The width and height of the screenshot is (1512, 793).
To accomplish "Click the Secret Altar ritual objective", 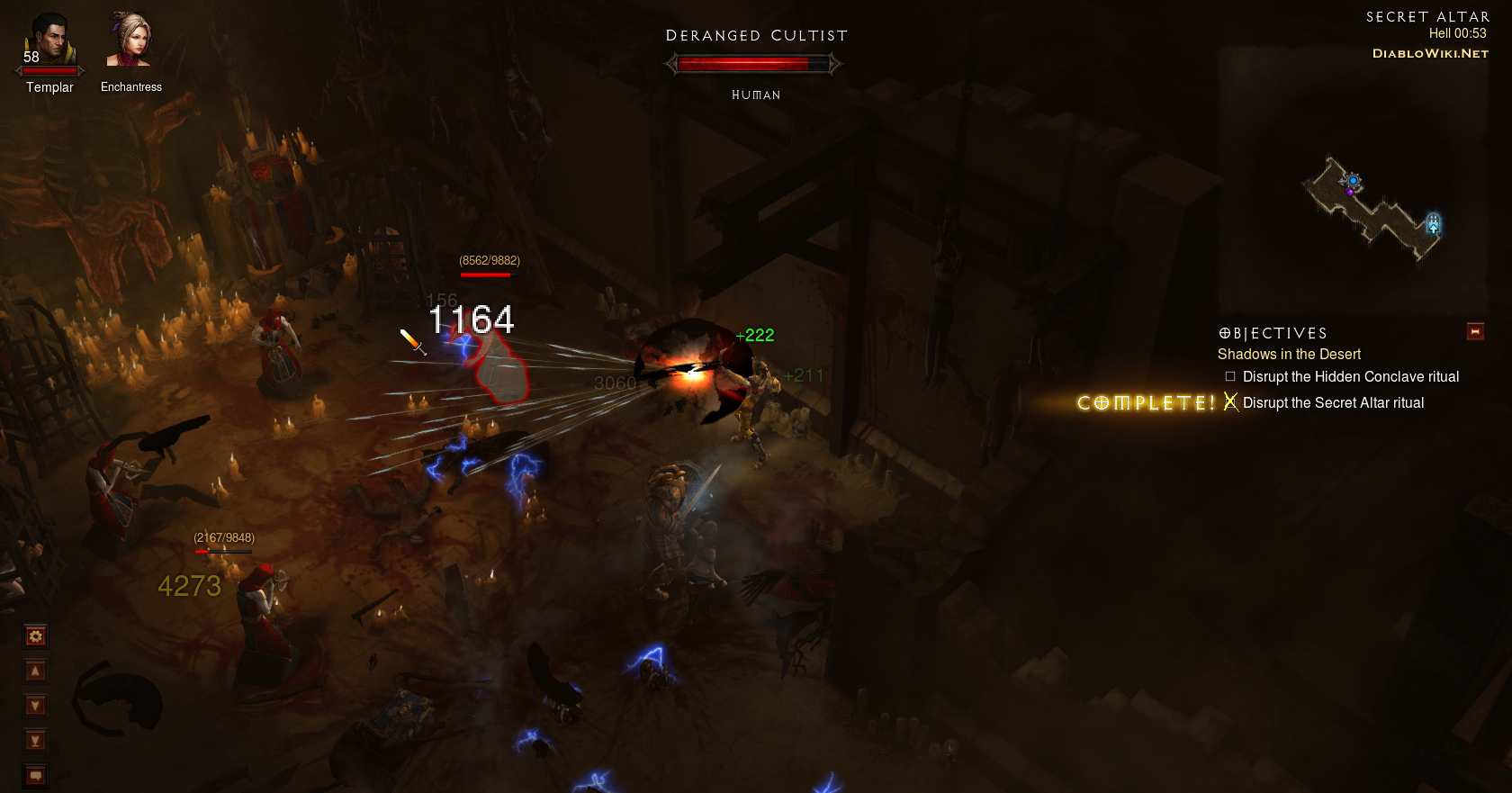I will pos(1333,403).
